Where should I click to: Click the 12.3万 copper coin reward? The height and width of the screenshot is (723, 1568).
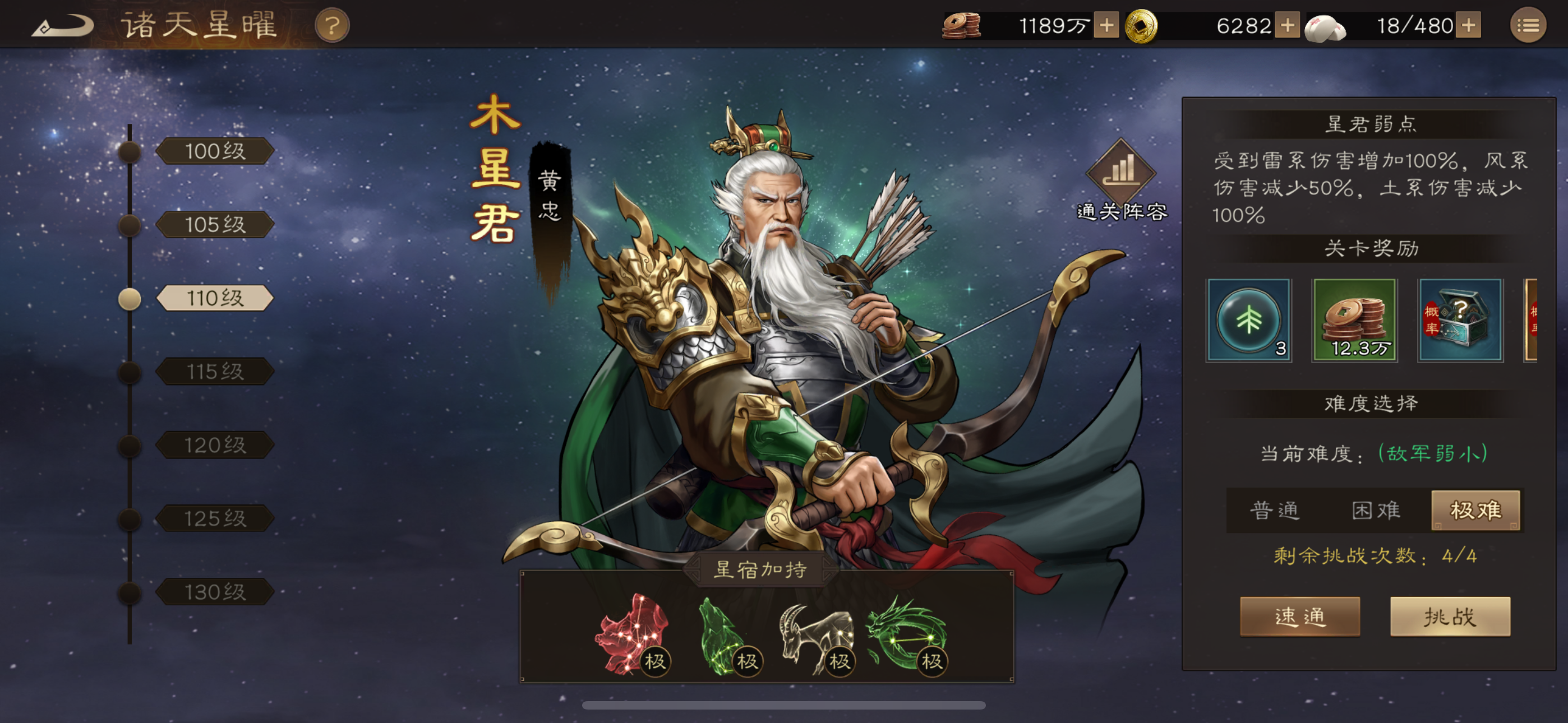coord(1355,321)
